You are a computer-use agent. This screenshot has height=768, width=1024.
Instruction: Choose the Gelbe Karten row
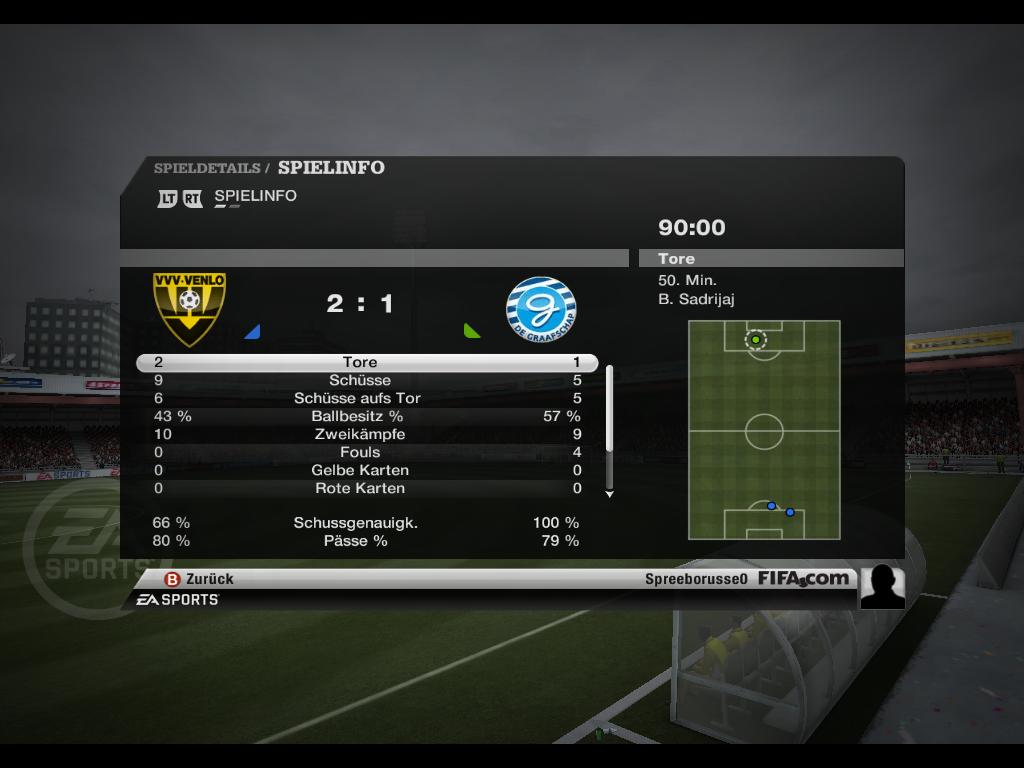(x=366, y=470)
